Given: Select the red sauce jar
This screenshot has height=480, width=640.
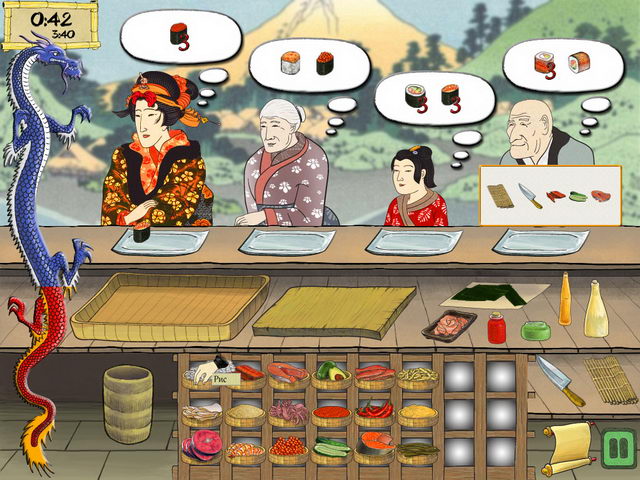Looking at the screenshot, I should [496, 326].
